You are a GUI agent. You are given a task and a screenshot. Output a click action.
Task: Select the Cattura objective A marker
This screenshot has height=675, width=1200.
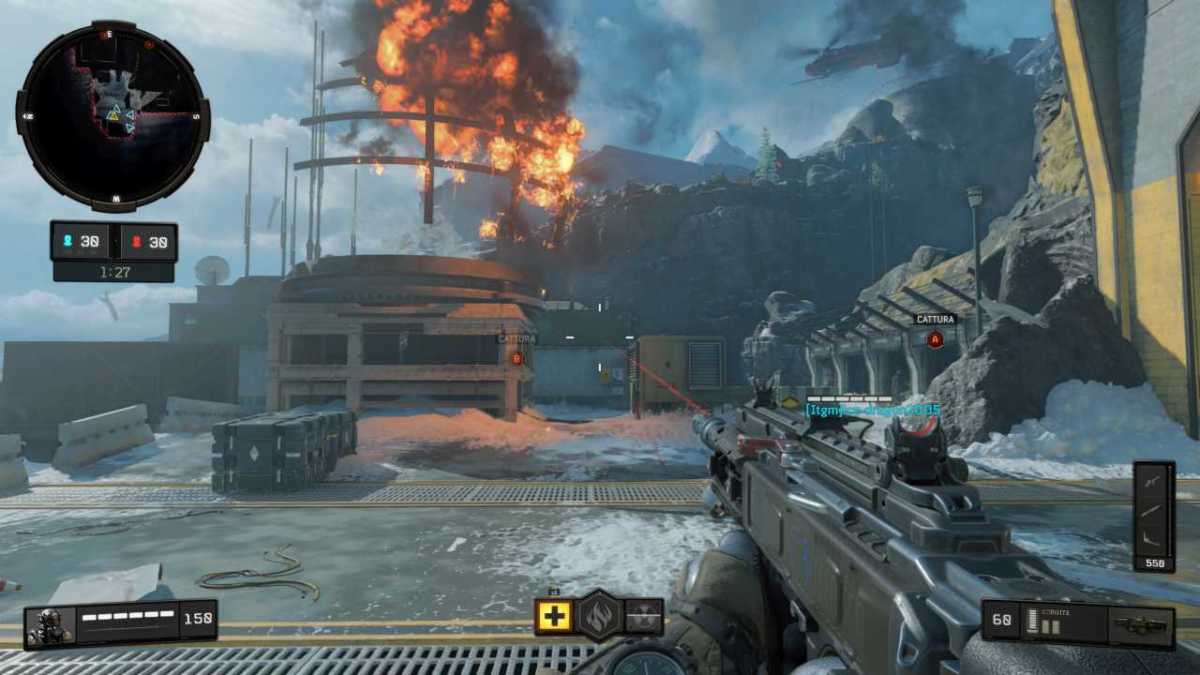pyautogui.click(x=935, y=339)
